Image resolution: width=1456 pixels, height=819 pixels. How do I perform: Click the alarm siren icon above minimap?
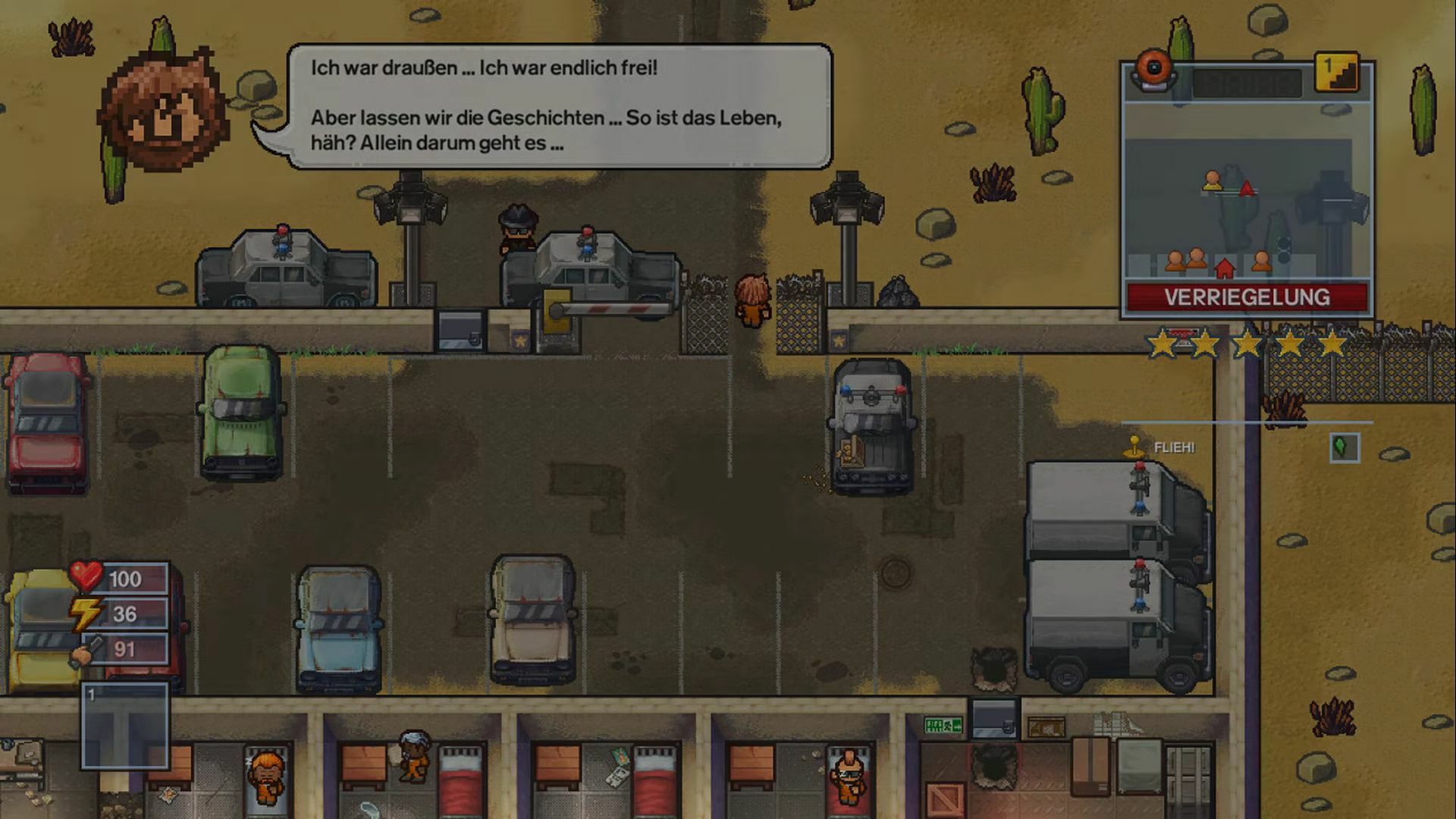pos(1153,70)
